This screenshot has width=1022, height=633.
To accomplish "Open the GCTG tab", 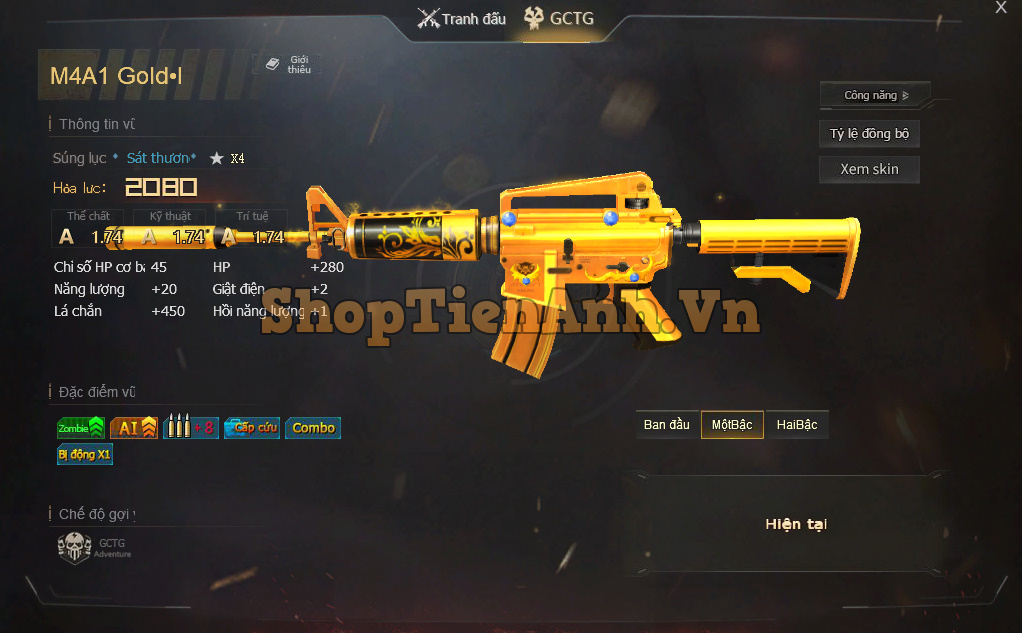I will click(x=560, y=19).
